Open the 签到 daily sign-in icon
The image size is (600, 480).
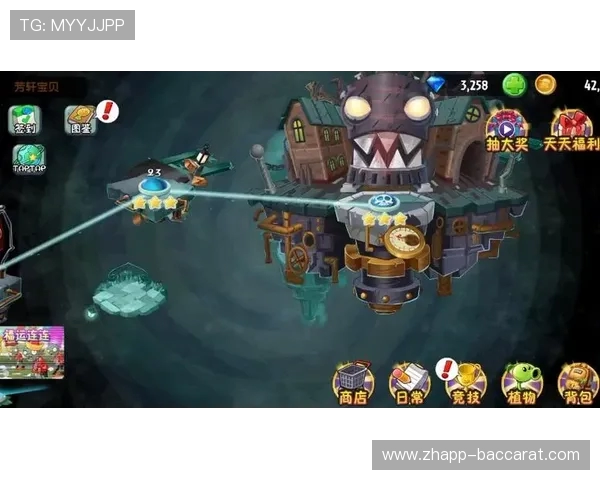click(x=25, y=120)
